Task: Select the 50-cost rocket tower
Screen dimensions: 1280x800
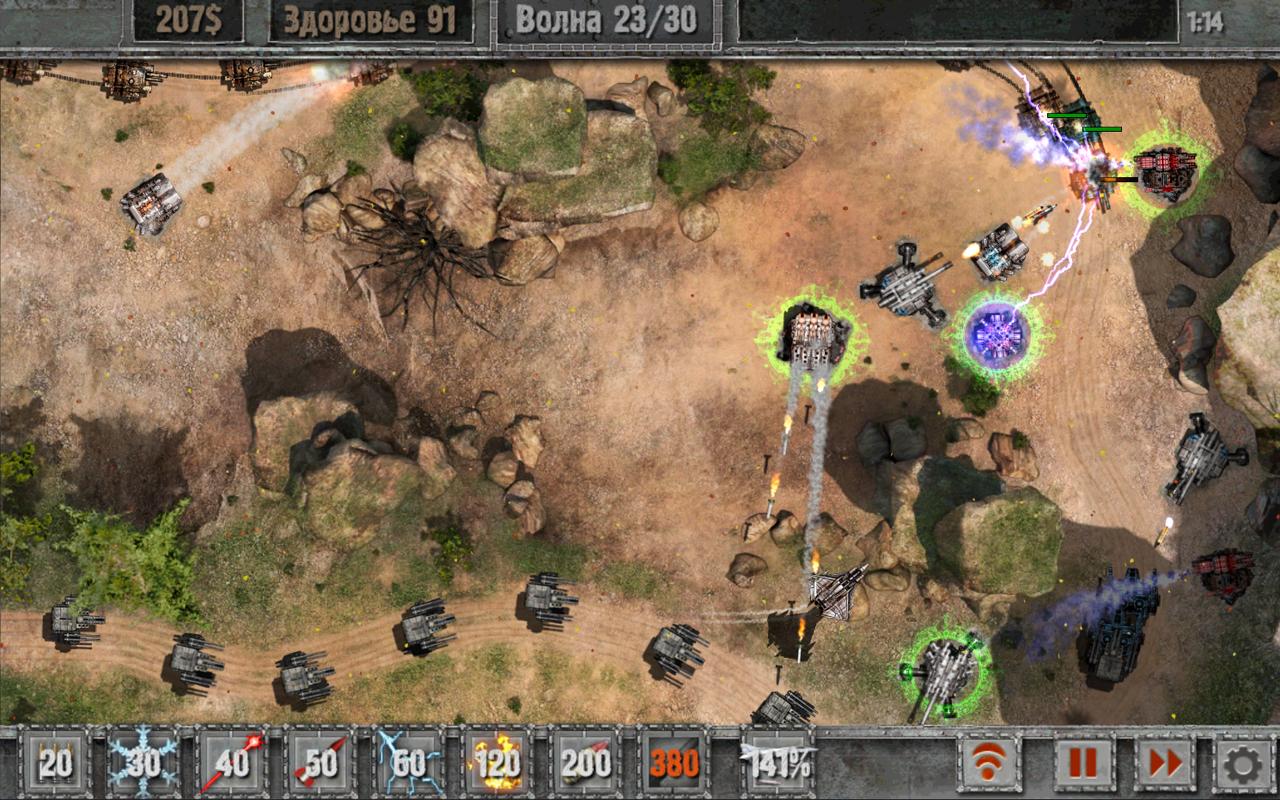Action: (x=320, y=764)
